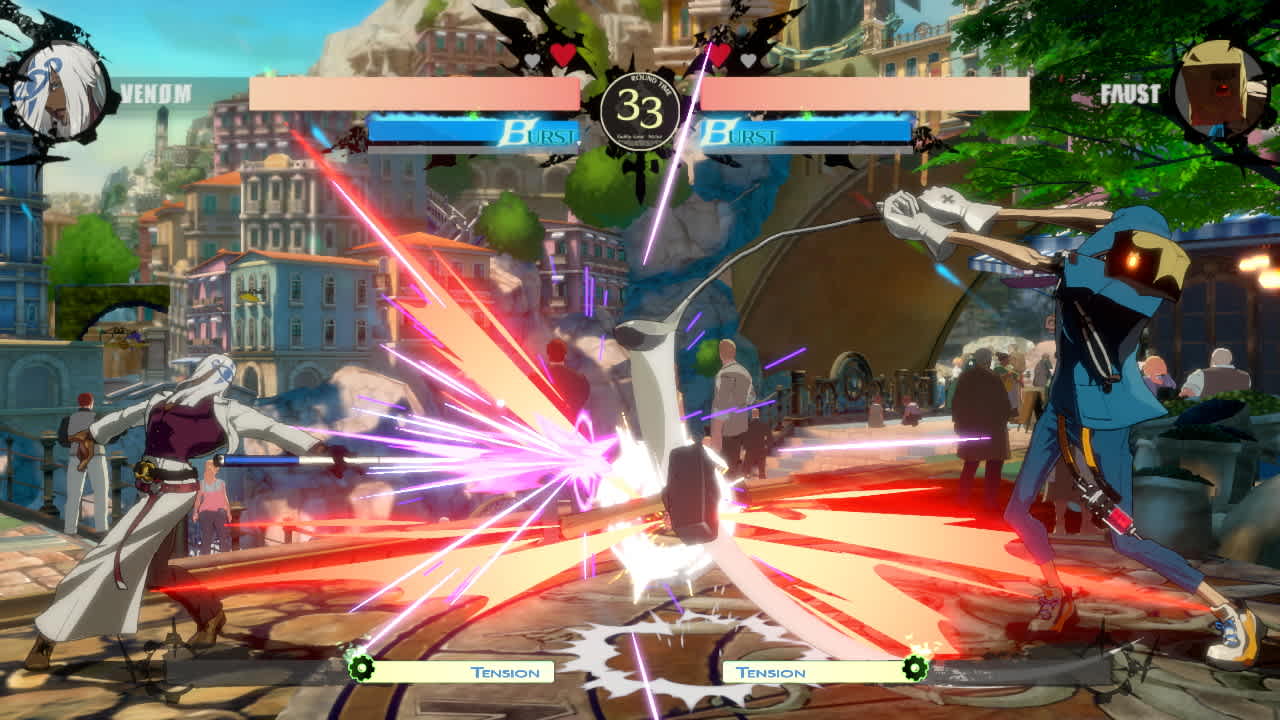The height and width of the screenshot is (720, 1280).
Task: Click Venom's character portrait icon
Action: point(55,85)
